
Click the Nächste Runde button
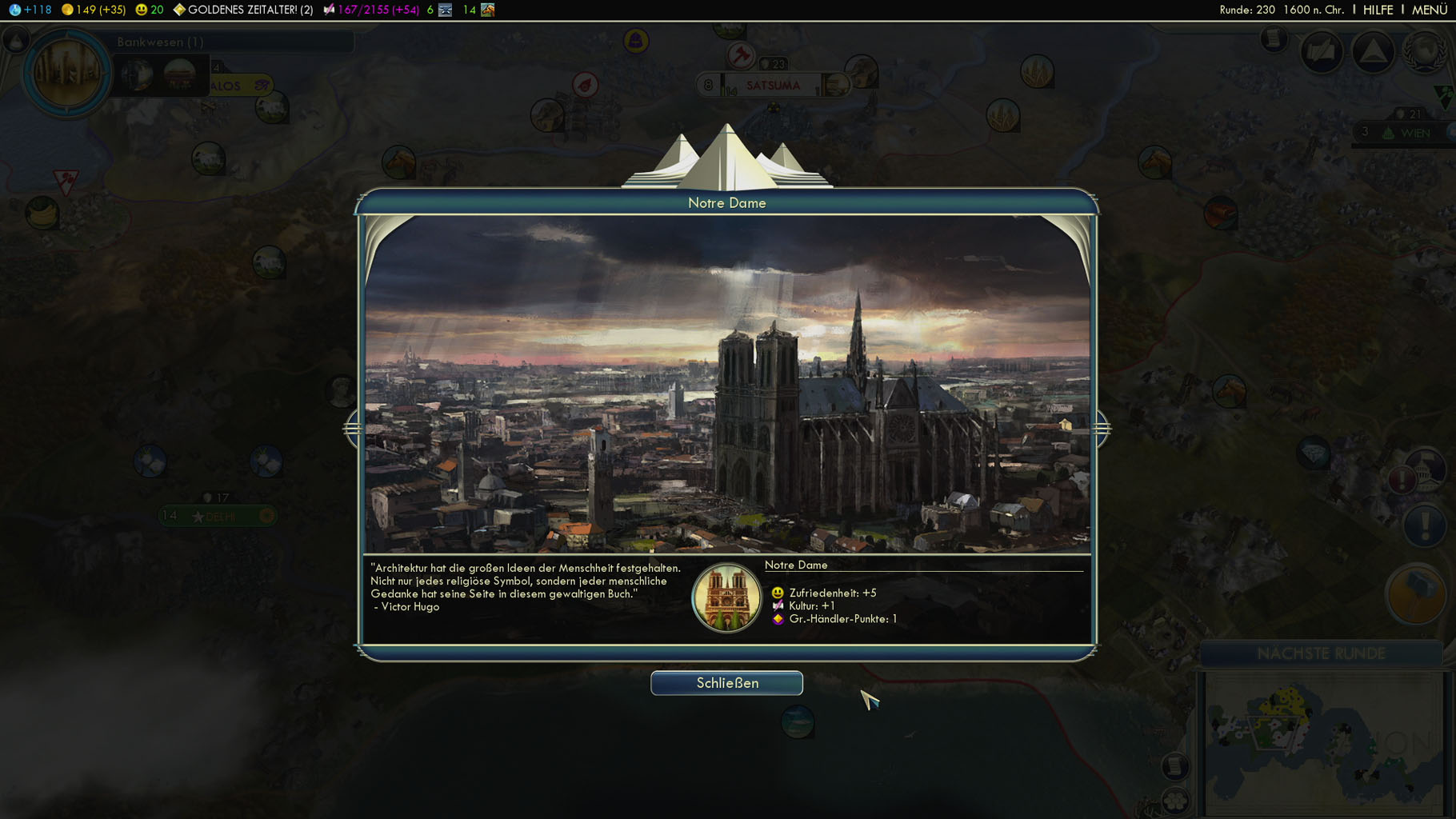[x=1321, y=653]
